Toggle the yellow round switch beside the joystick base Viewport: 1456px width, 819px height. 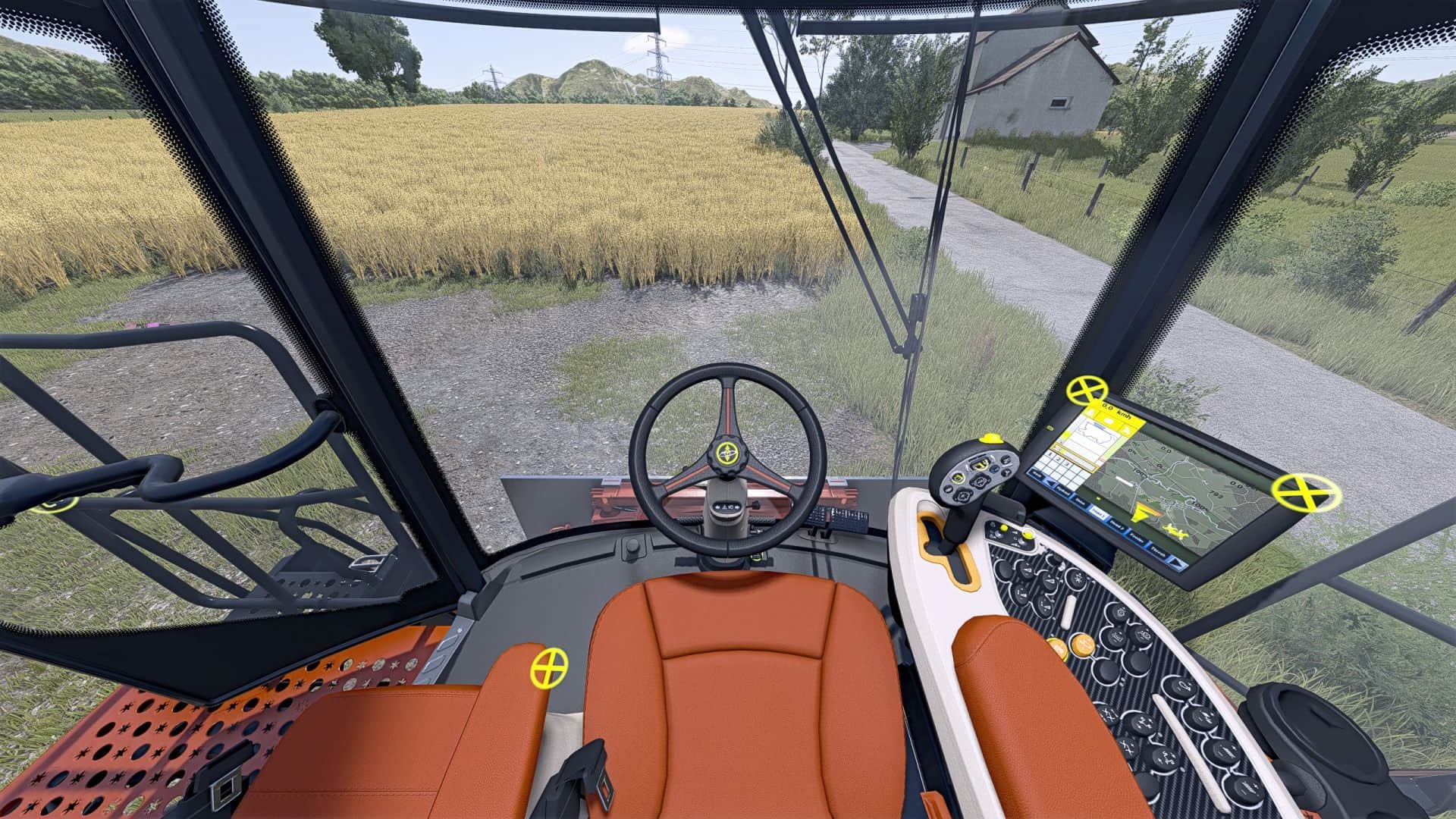click(x=1003, y=529)
